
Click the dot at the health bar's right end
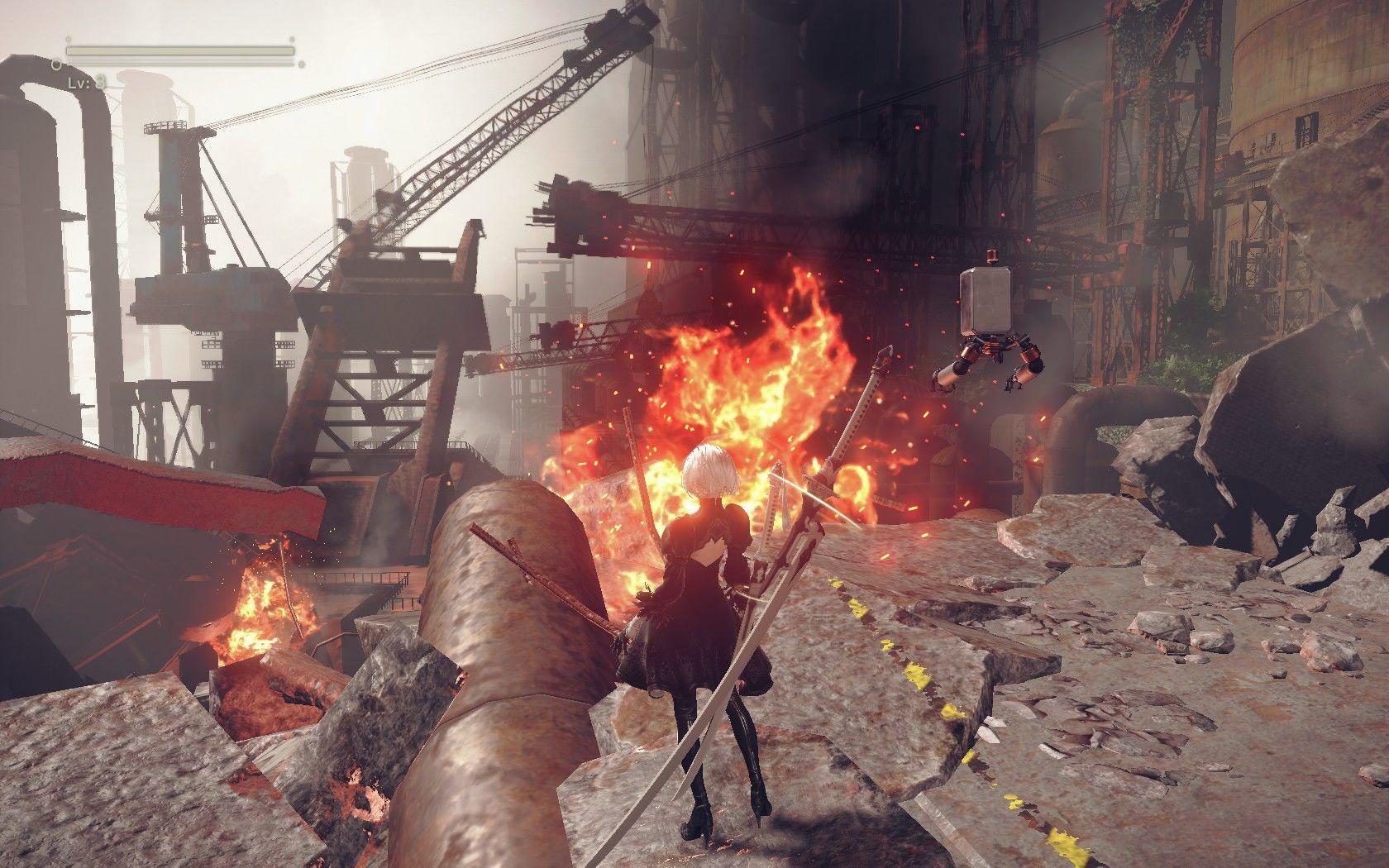pos(291,40)
